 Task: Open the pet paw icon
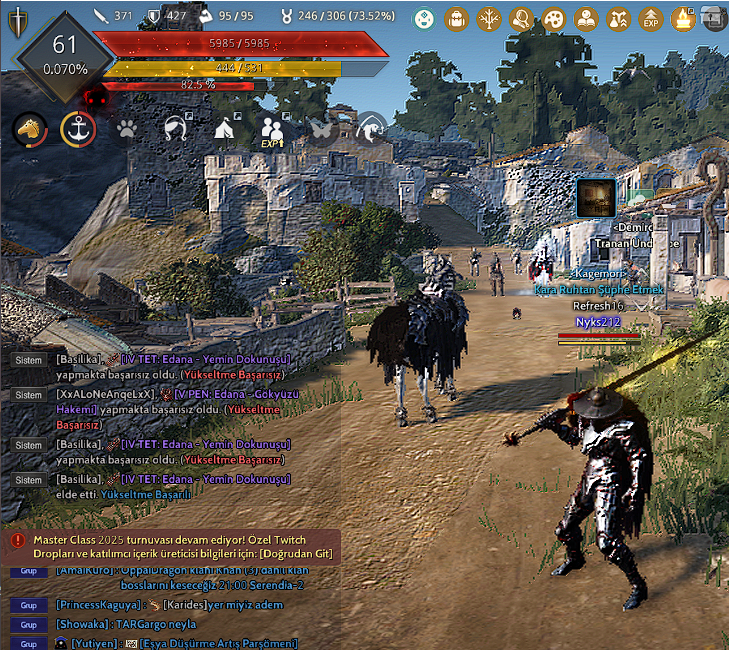[x=126, y=129]
